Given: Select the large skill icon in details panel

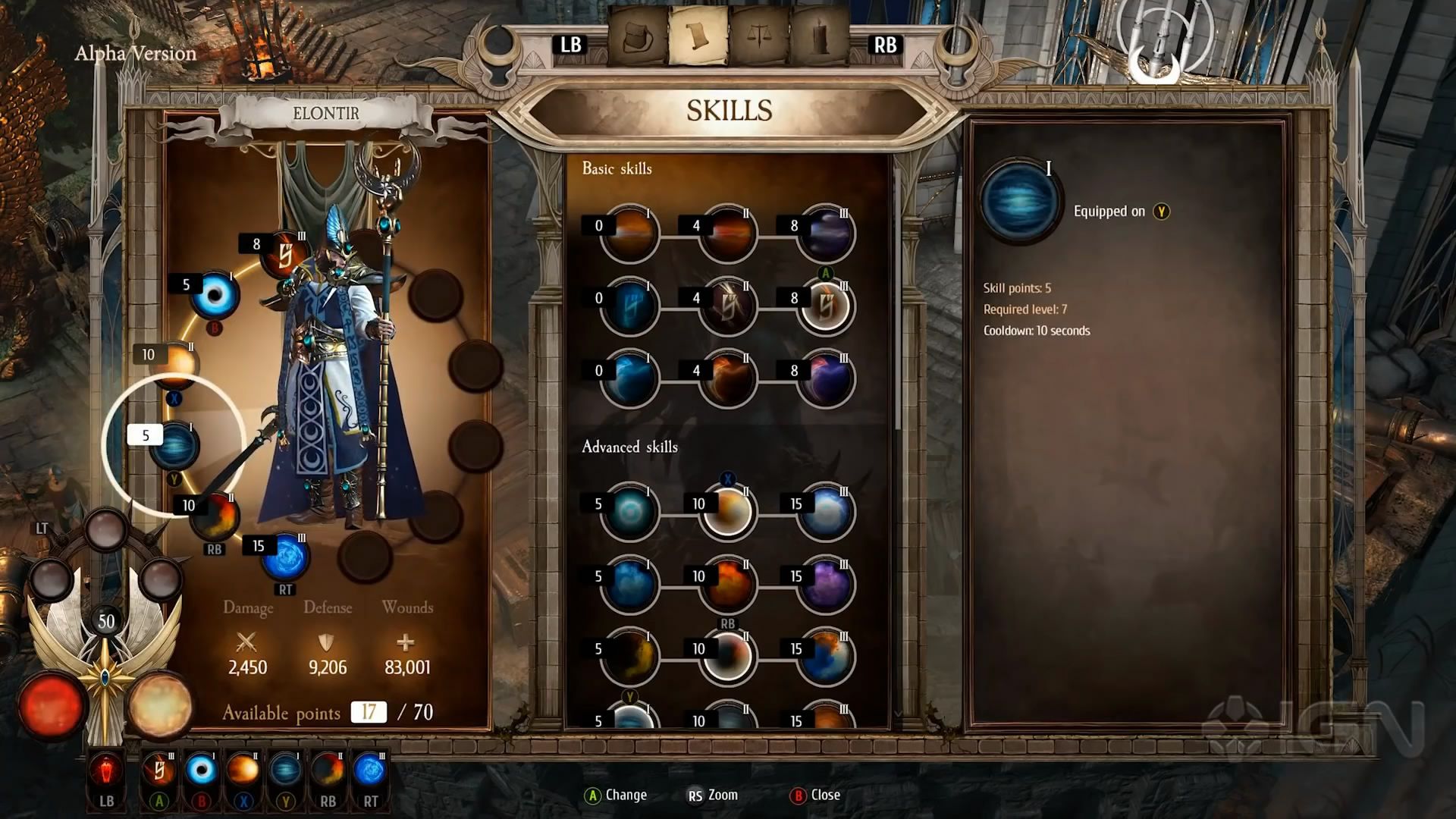Looking at the screenshot, I should tap(1021, 200).
